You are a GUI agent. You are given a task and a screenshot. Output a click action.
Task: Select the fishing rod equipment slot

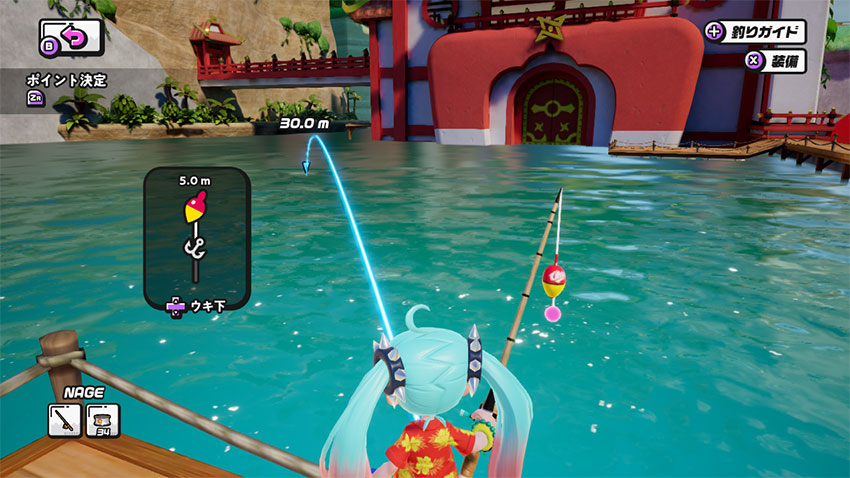click(65, 420)
